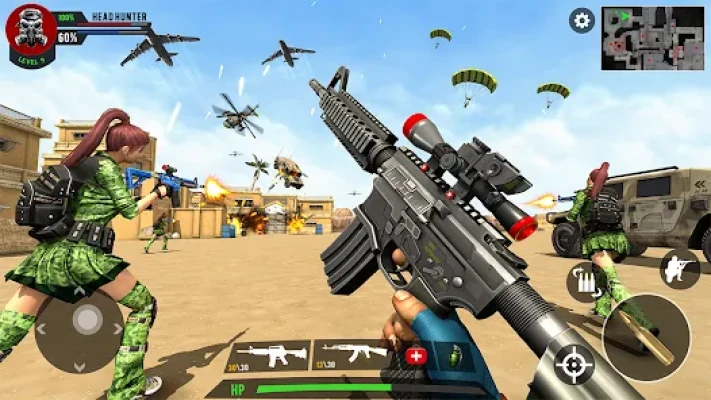Tap the virtual movement joystick
This screenshot has width=711, height=400.
click(88, 322)
